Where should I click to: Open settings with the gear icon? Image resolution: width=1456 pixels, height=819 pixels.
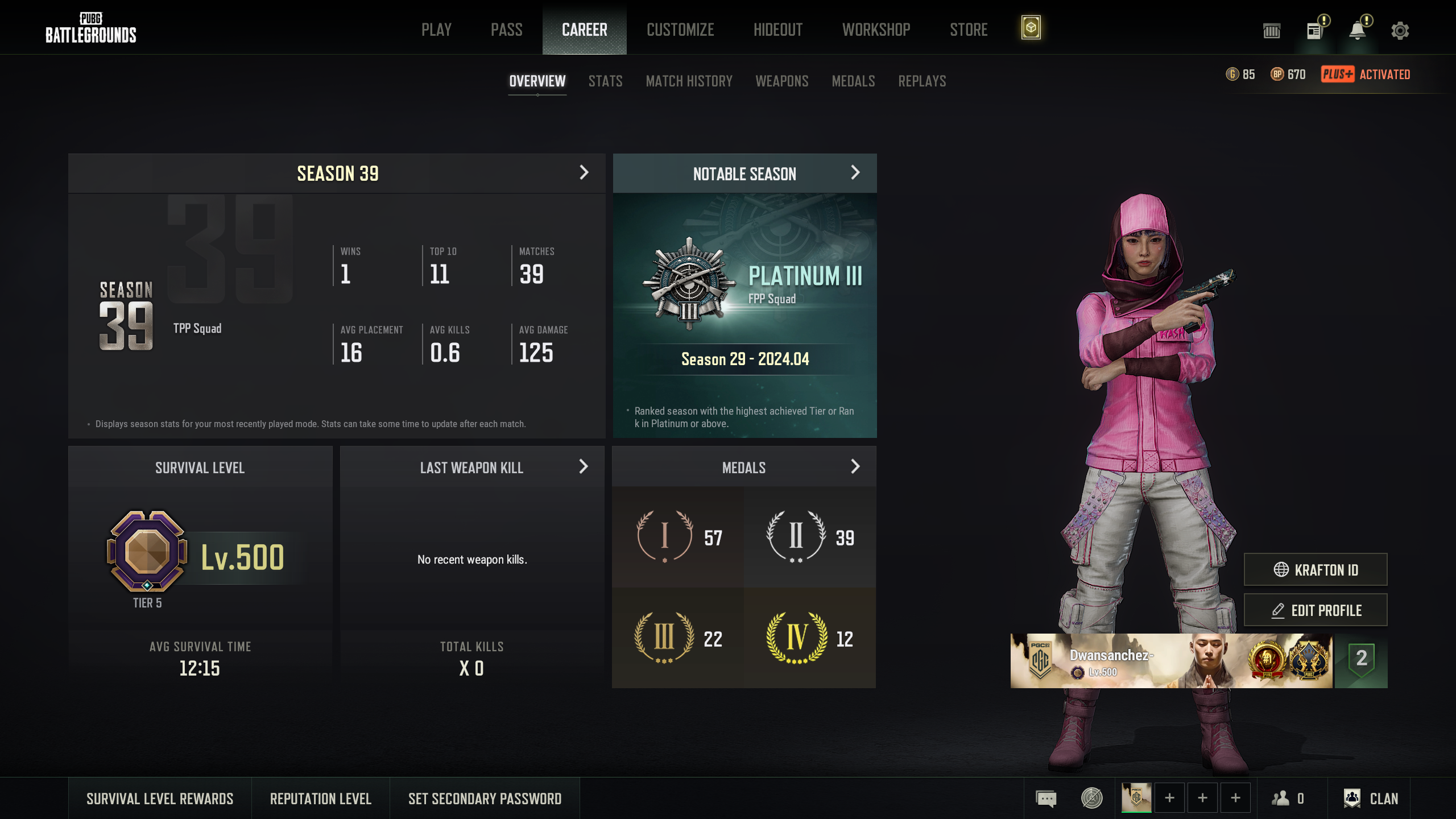click(x=1400, y=31)
